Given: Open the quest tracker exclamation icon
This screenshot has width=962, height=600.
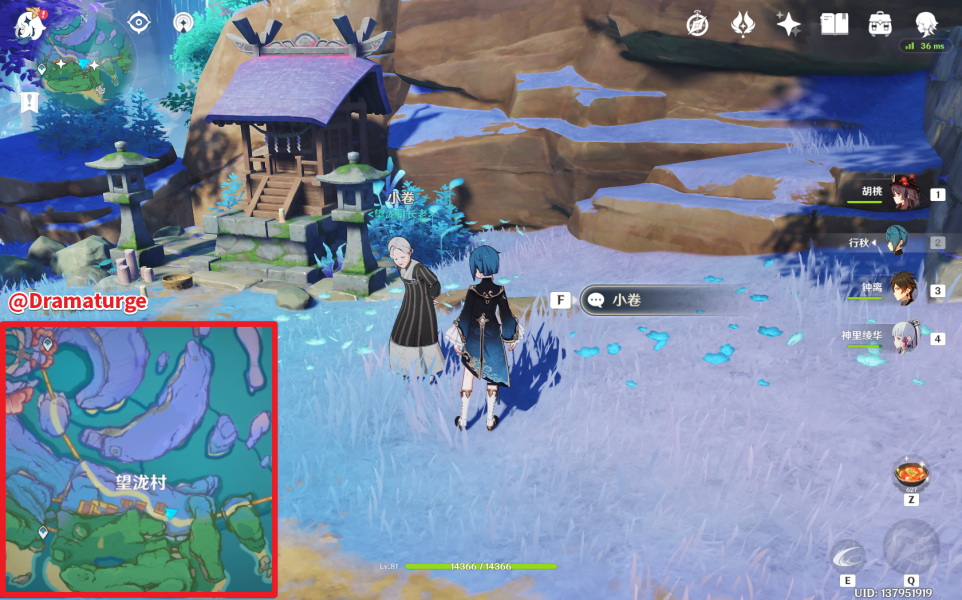Looking at the screenshot, I should pos(29,102).
